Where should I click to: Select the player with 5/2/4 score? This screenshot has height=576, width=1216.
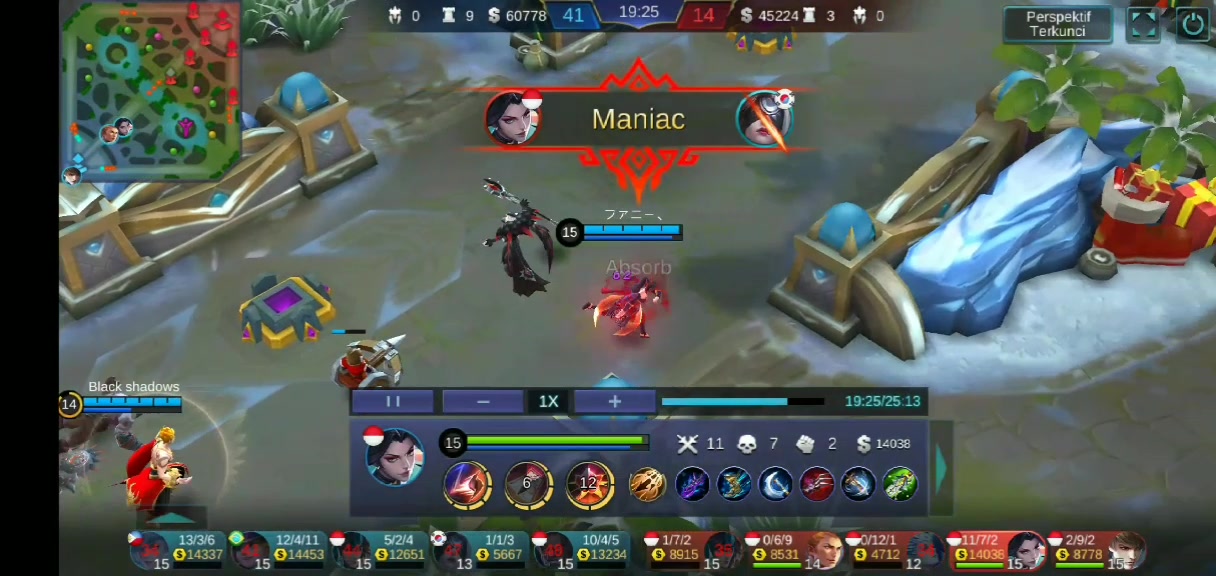[x=381, y=549]
